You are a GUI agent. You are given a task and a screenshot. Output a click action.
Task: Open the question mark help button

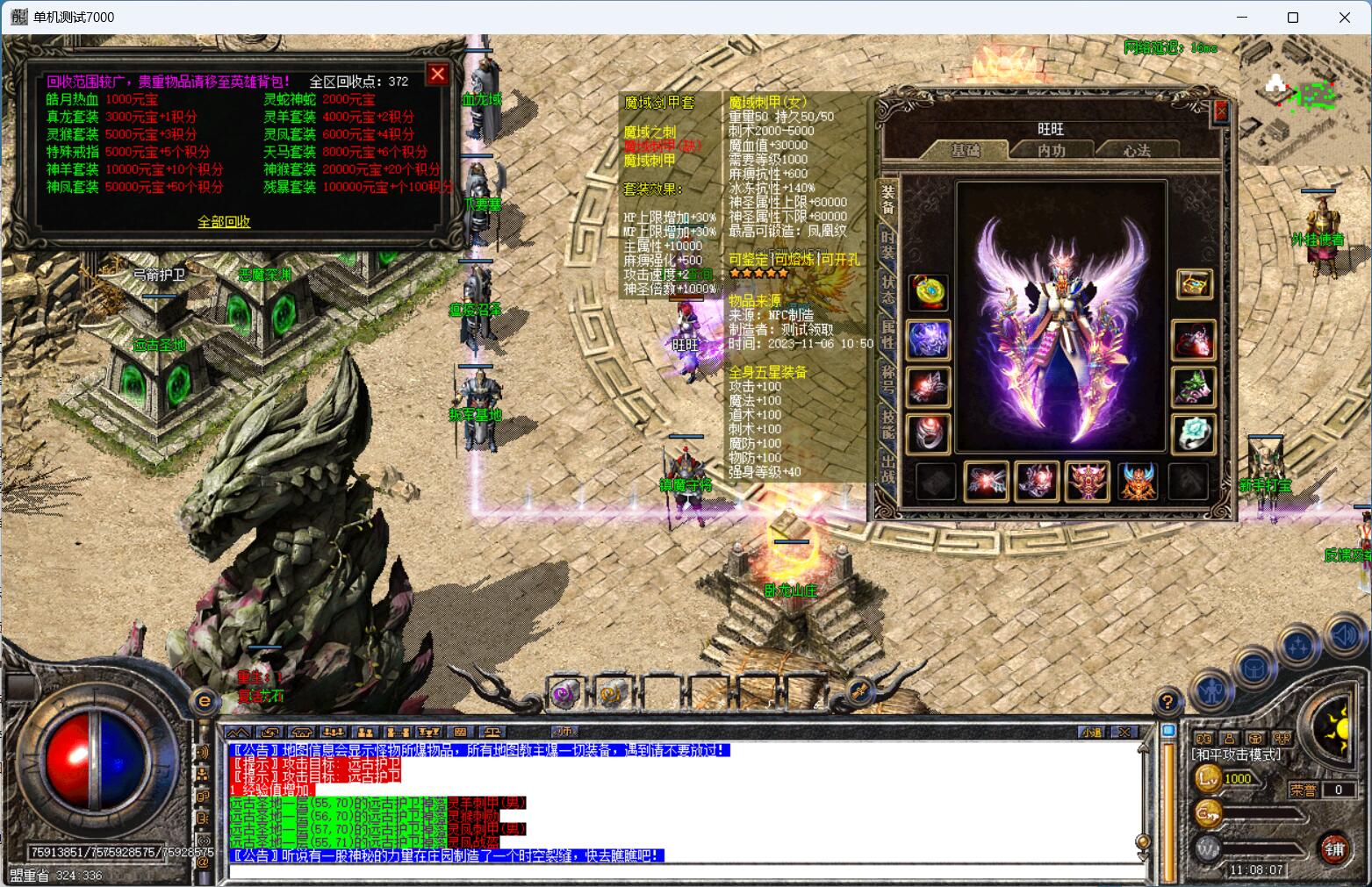click(1167, 701)
